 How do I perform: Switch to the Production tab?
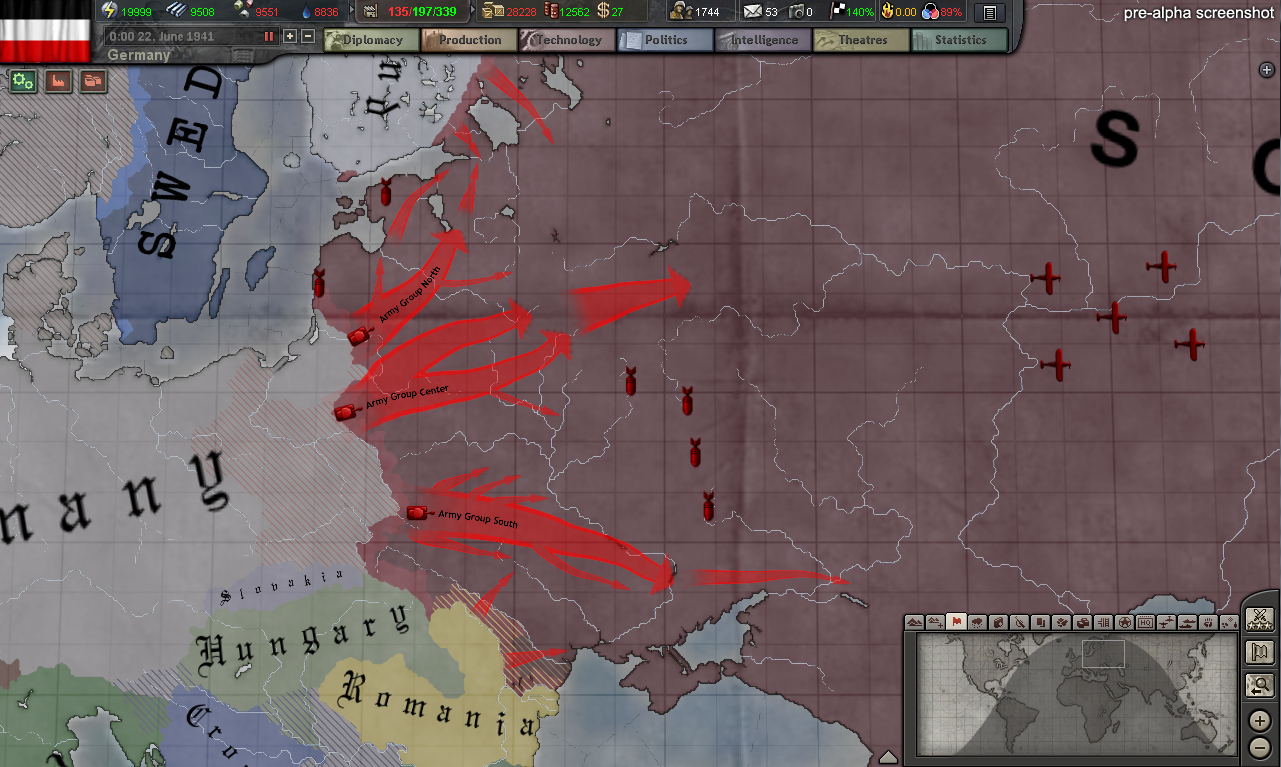point(468,40)
